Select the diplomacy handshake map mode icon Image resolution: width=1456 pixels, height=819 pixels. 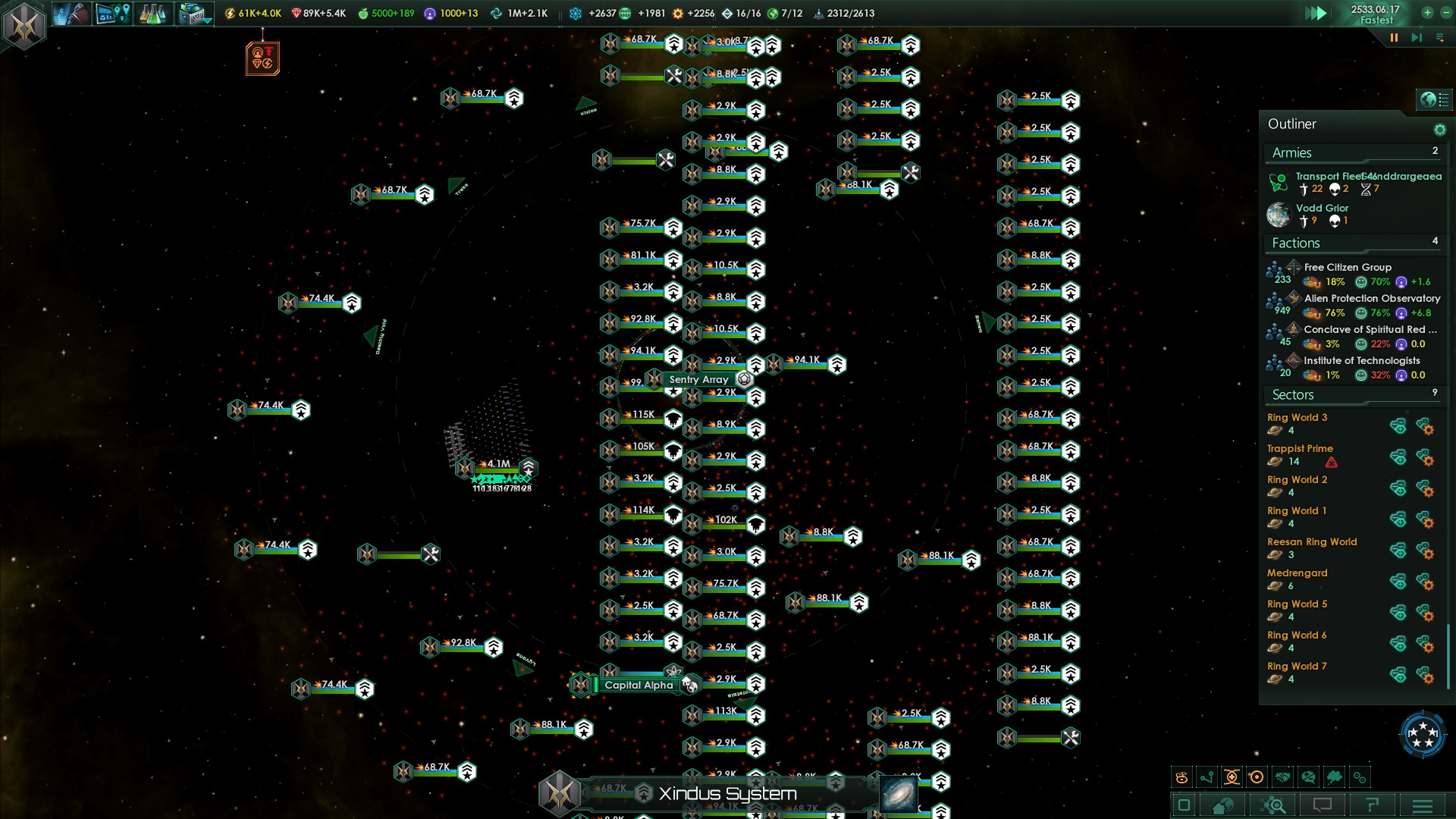point(1283,777)
